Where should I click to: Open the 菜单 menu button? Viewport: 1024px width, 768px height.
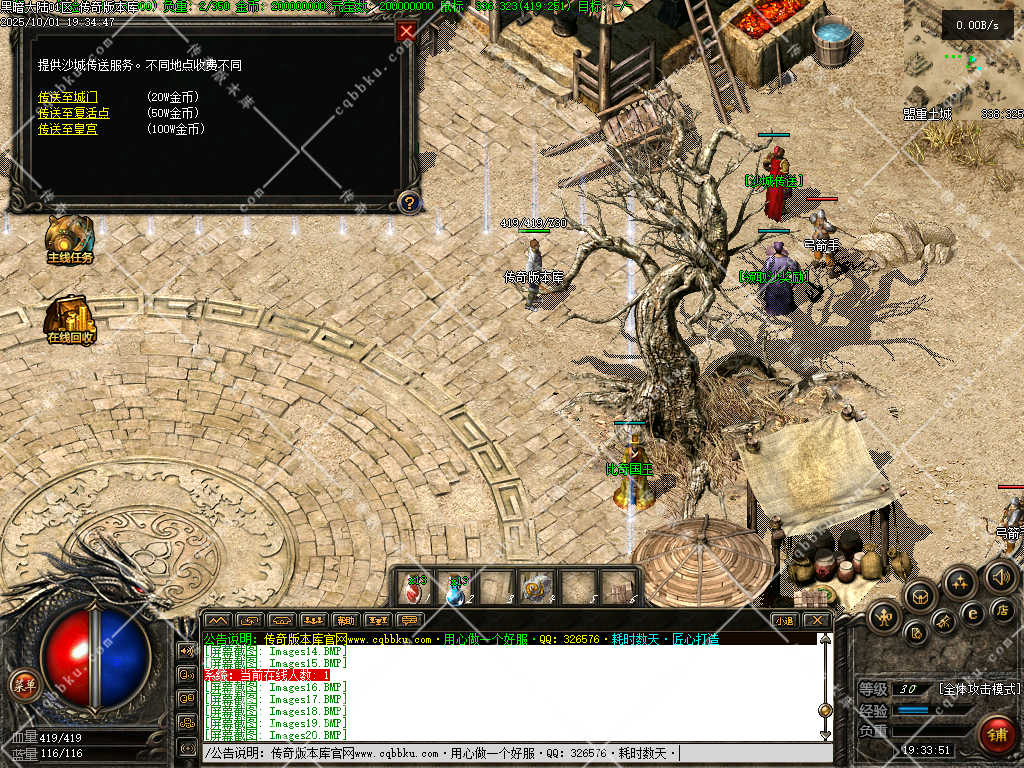click(23, 685)
